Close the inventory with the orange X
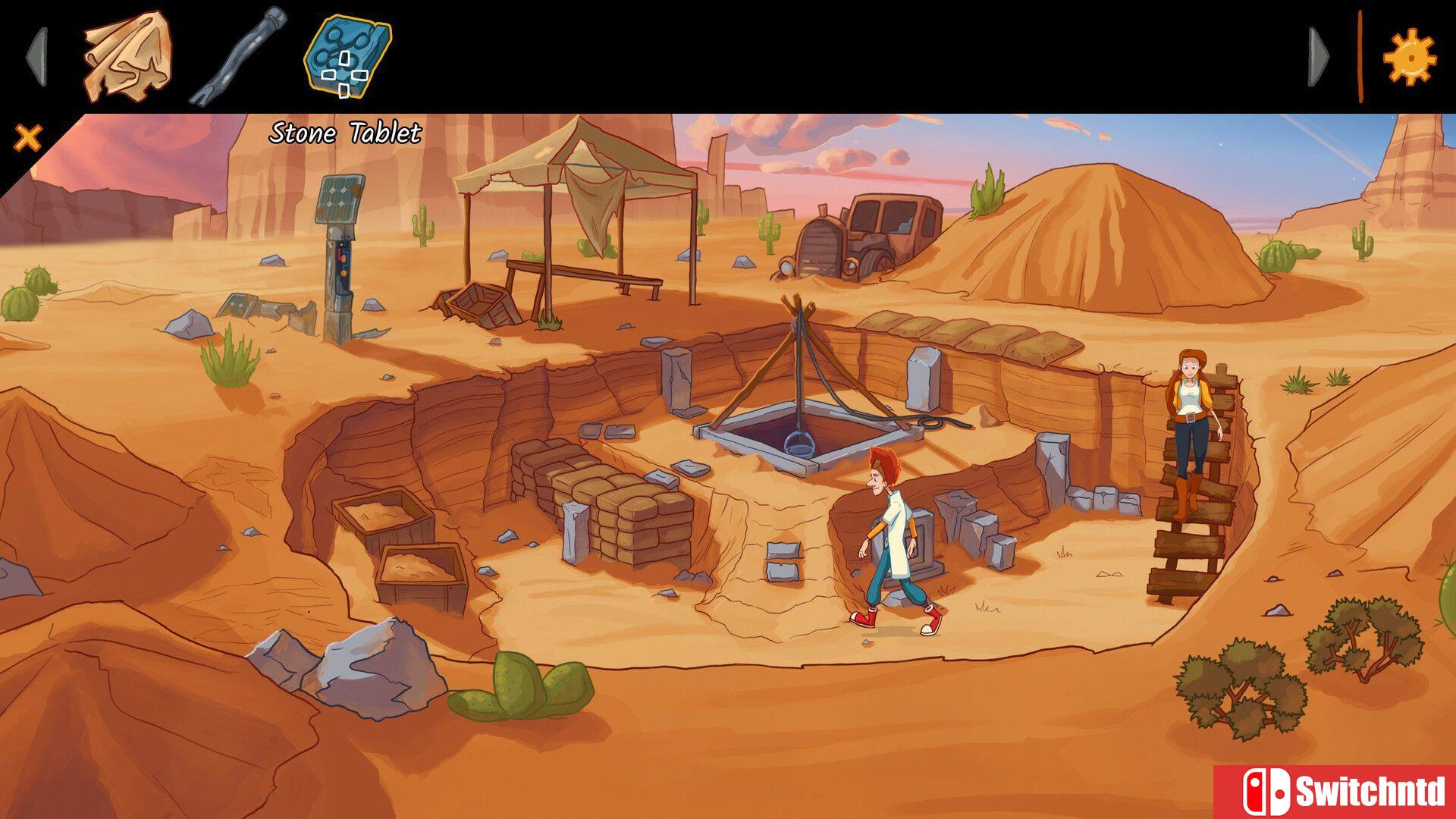This screenshot has width=1456, height=819. (27, 136)
